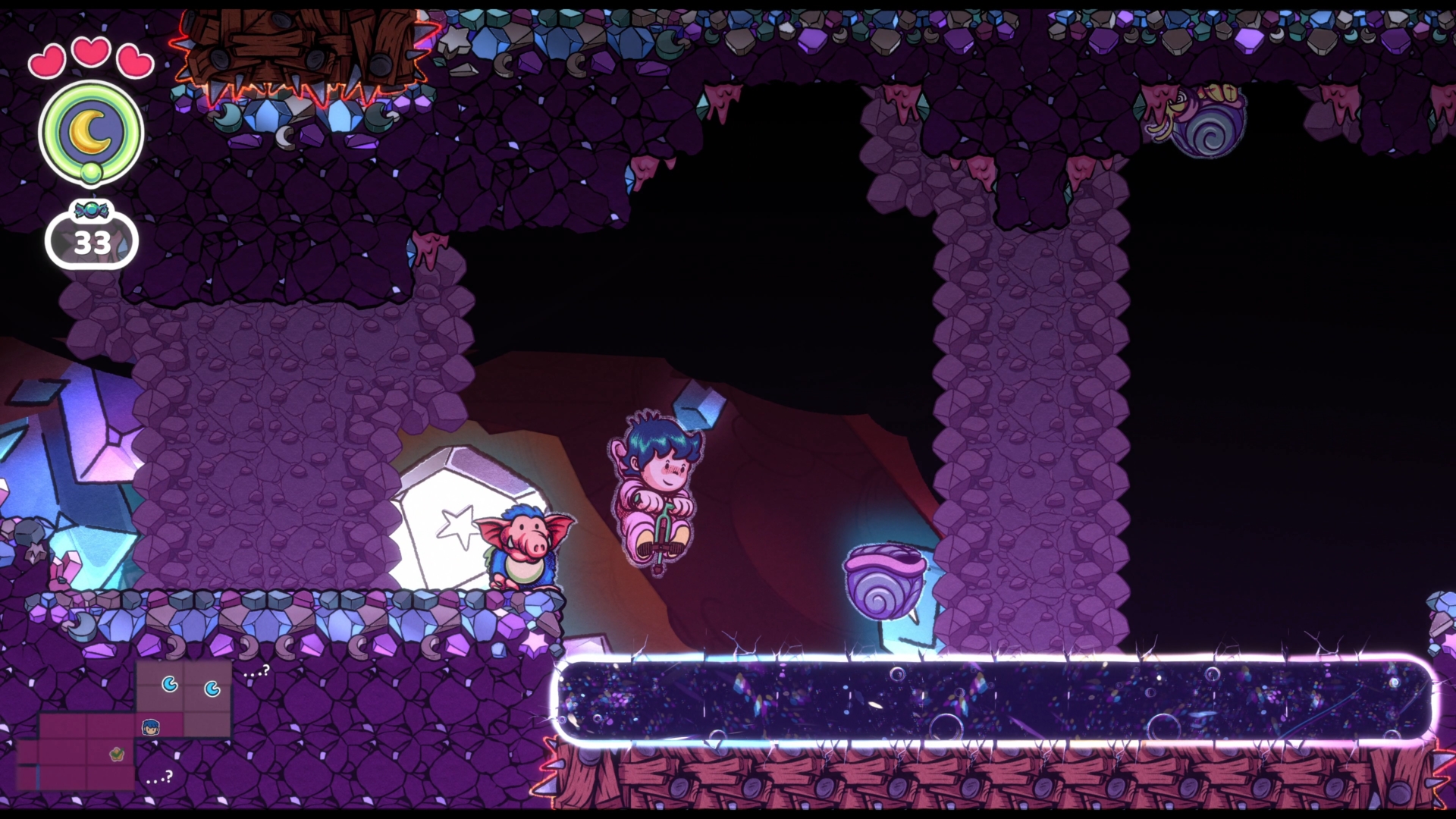Click the crescent moon ability icon
The width and height of the screenshot is (1456, 819).
[x=91, y=131]
